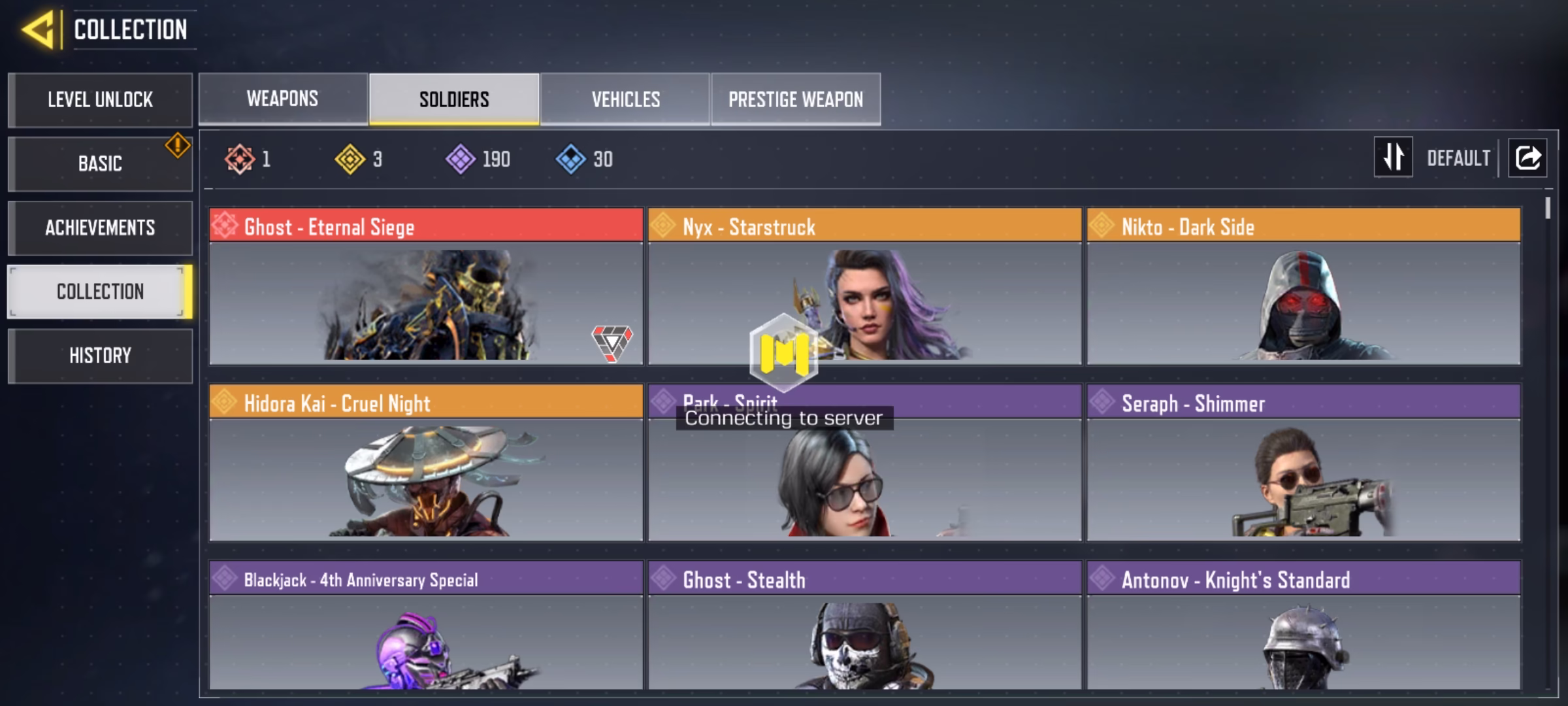Viewport: 1568px width, 706px height.
Task: Open the Prestige Weapon tab
Action: tap(796, 99)
